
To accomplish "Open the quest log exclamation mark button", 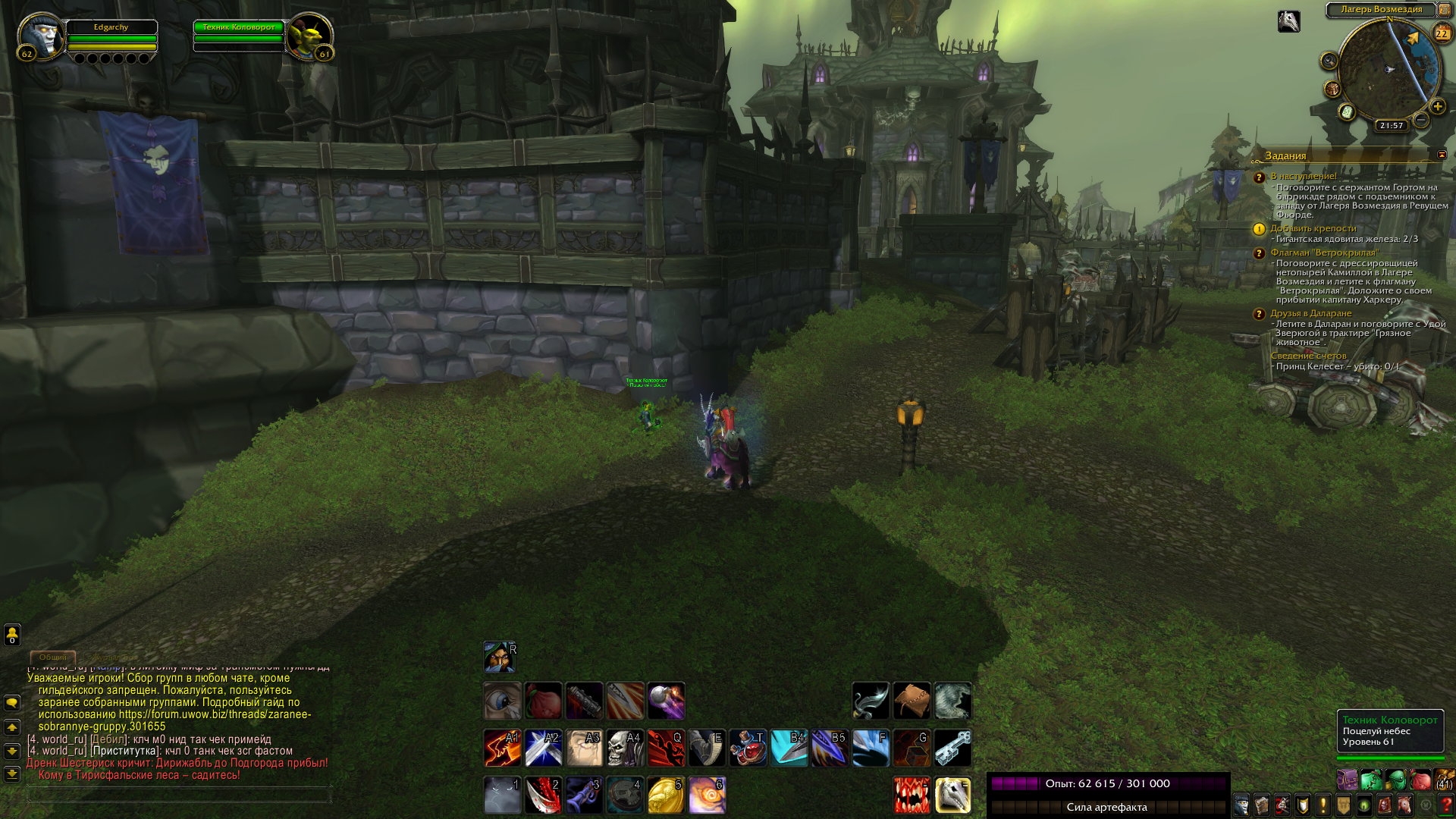I will tap(1323, 805).
